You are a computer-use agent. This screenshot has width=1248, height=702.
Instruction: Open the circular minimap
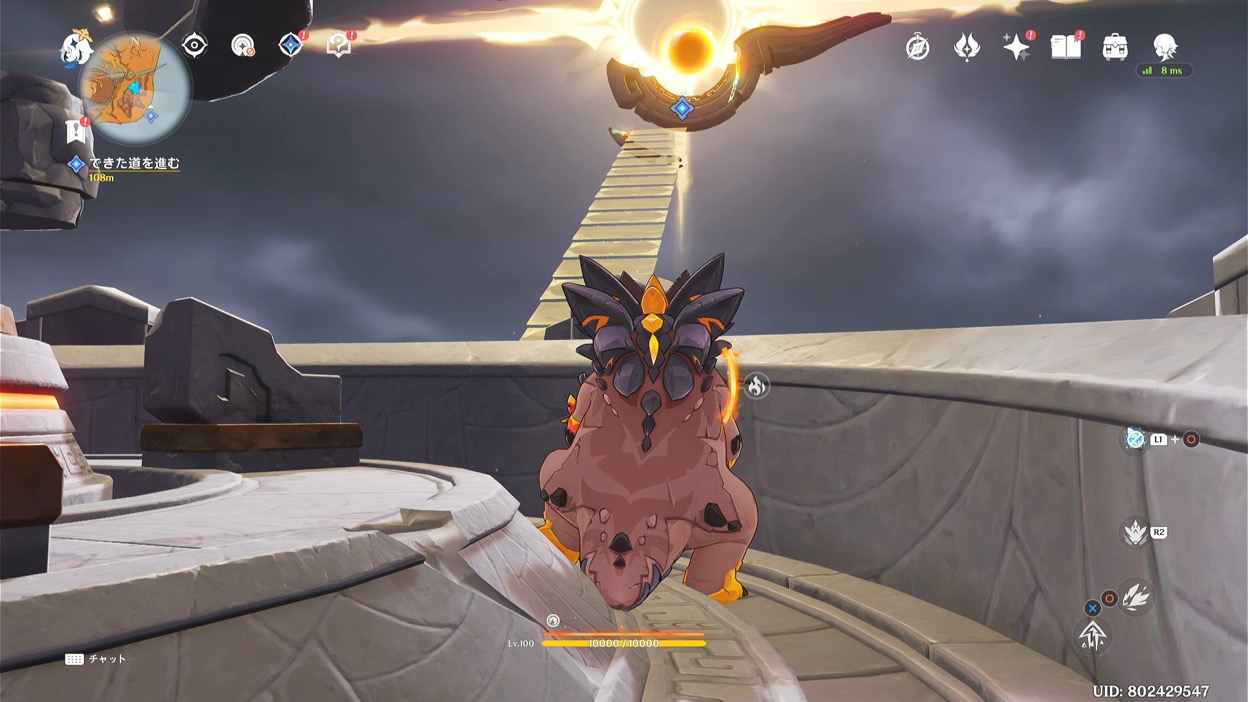[x=134, y=88]
